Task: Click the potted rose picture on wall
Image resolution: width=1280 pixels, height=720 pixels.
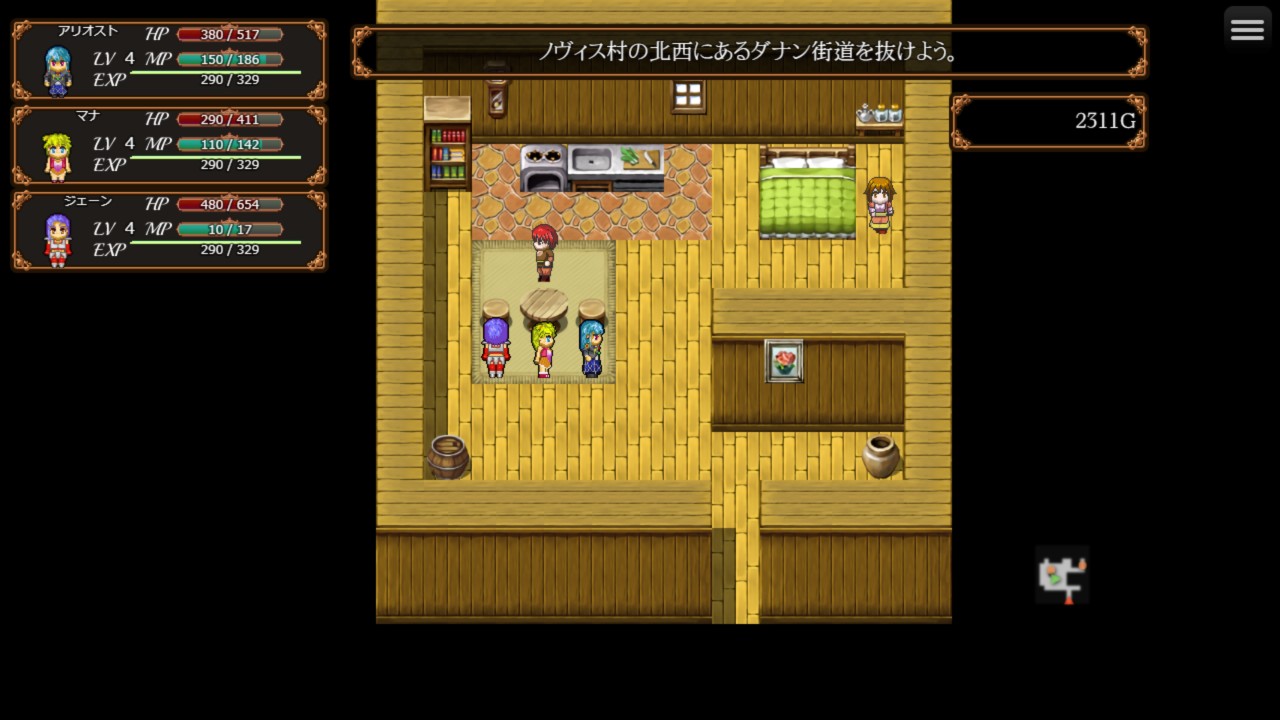Action: pos(784,361)
